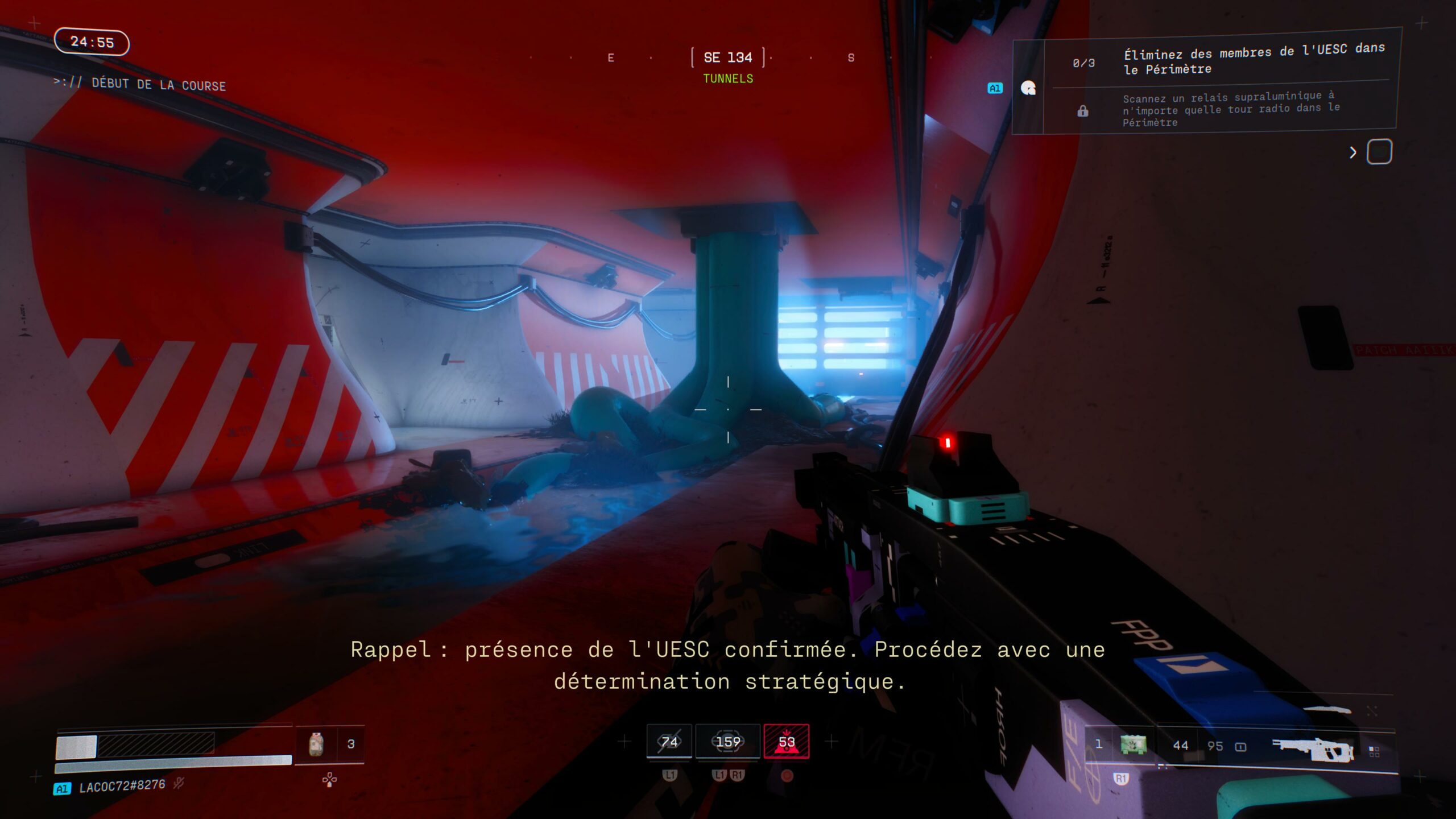This screenshot has width=1456, height=819.
Task: Select the green ammo box item
Action: [x=1133, y=744]
